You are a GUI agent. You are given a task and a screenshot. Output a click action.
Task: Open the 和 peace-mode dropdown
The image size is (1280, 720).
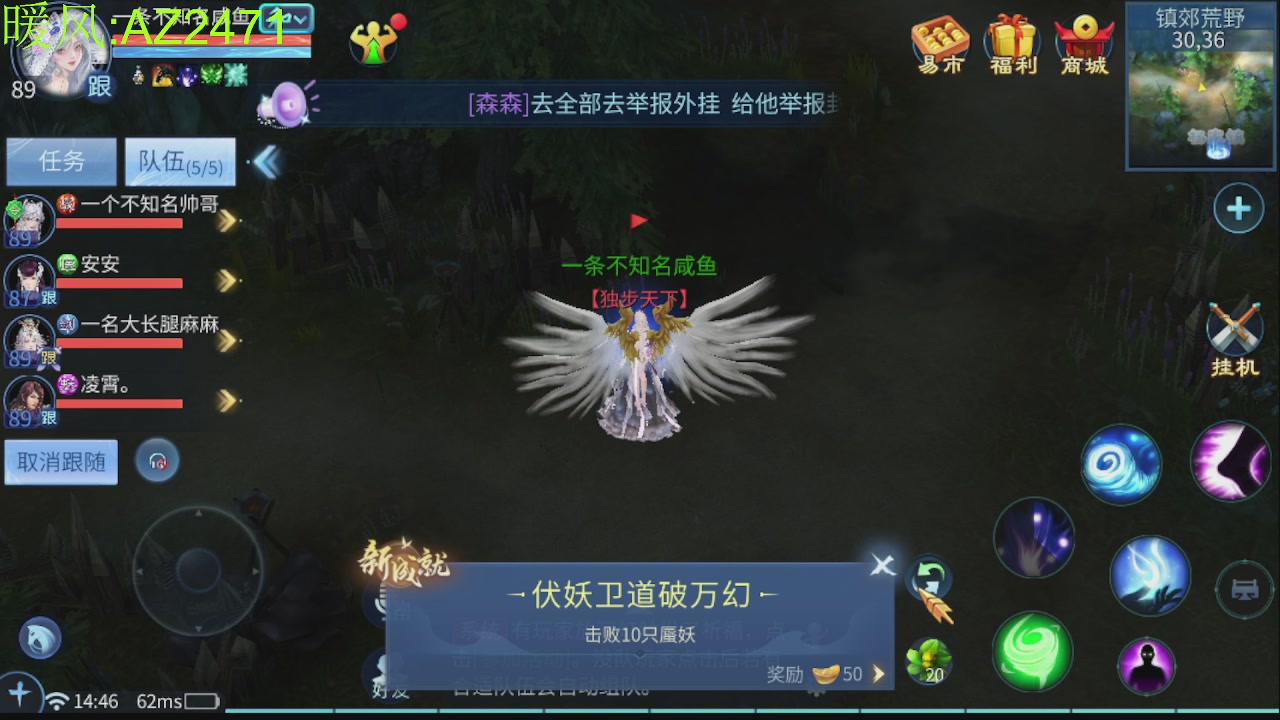coord(289,18)
